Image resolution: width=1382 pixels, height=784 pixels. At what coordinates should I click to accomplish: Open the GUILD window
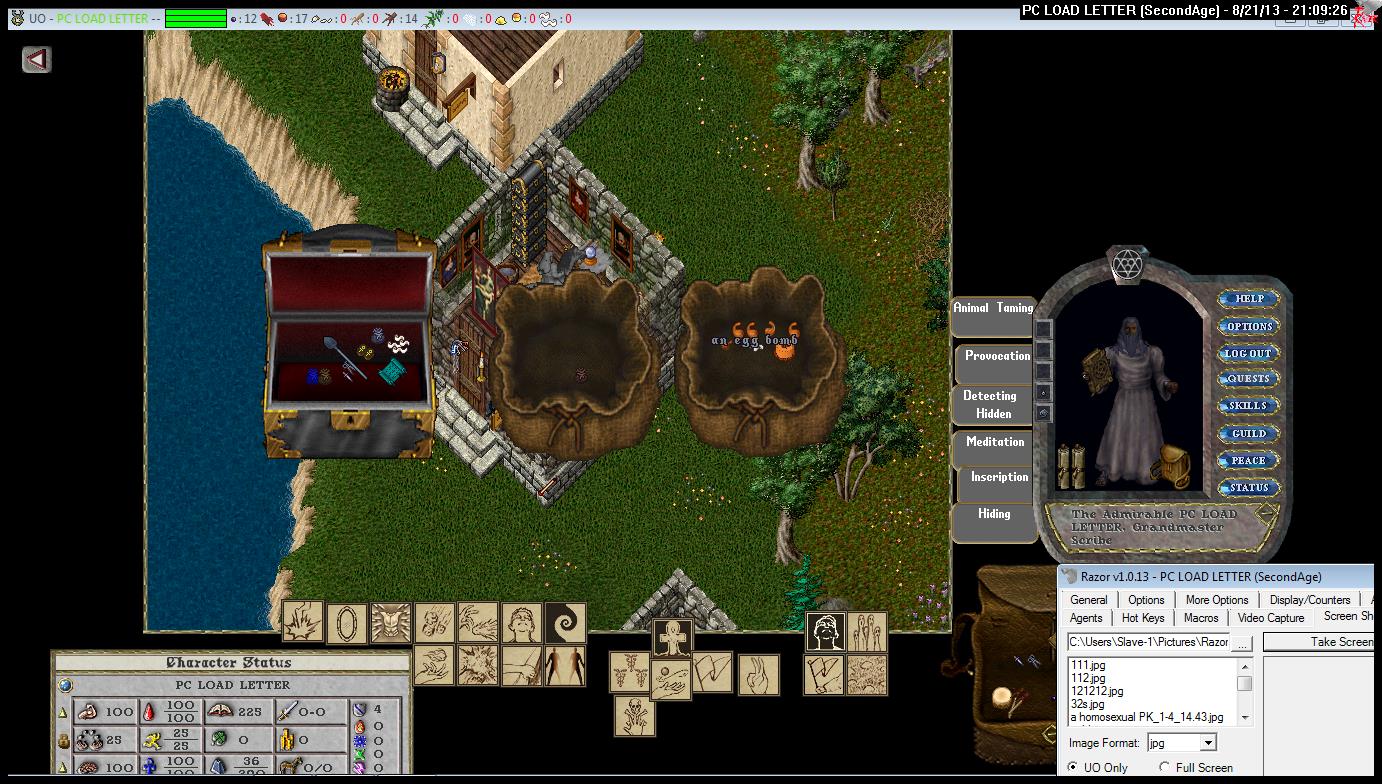point(1249,434)
